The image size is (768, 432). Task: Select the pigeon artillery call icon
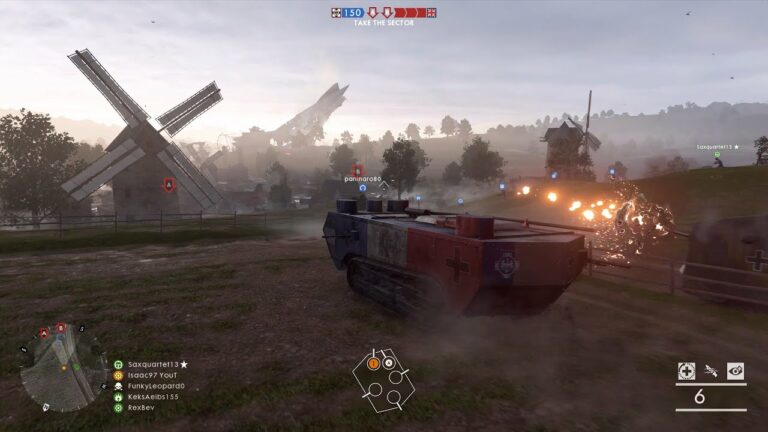click(x=711, y=371)
